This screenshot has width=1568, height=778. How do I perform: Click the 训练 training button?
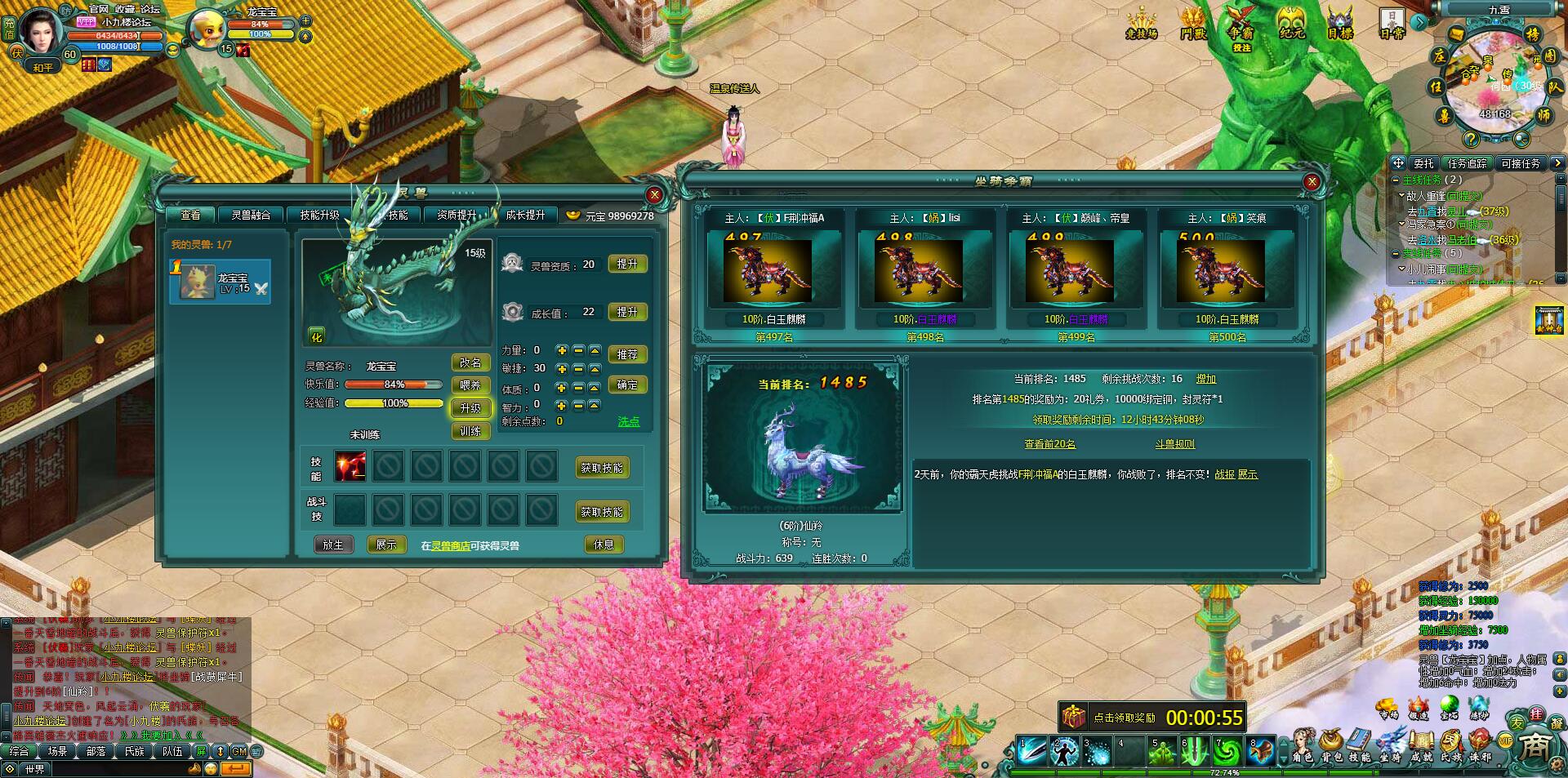470,431
